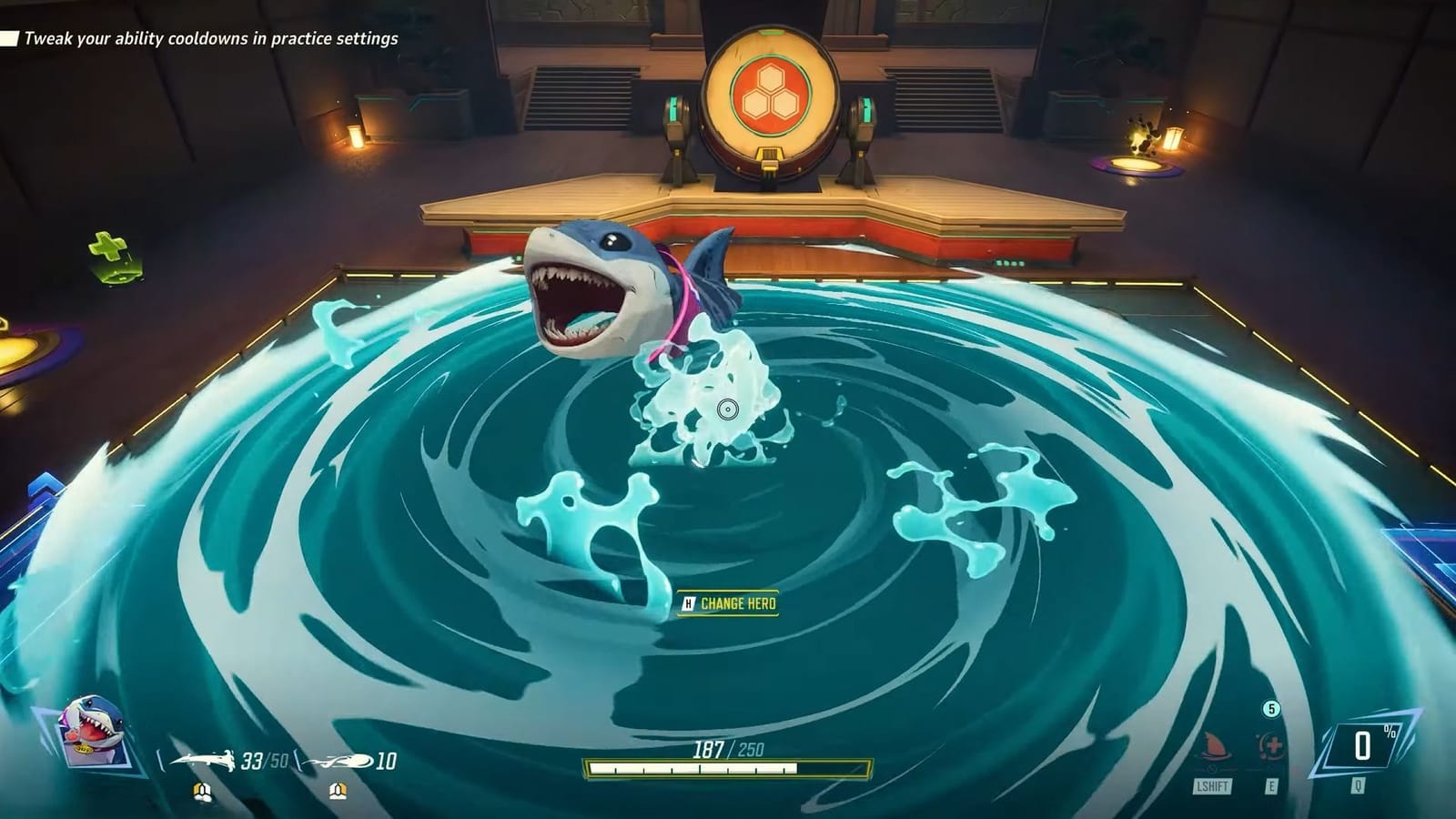
Task: Open the Change Hero selection screen
Action: pos(739,602)
